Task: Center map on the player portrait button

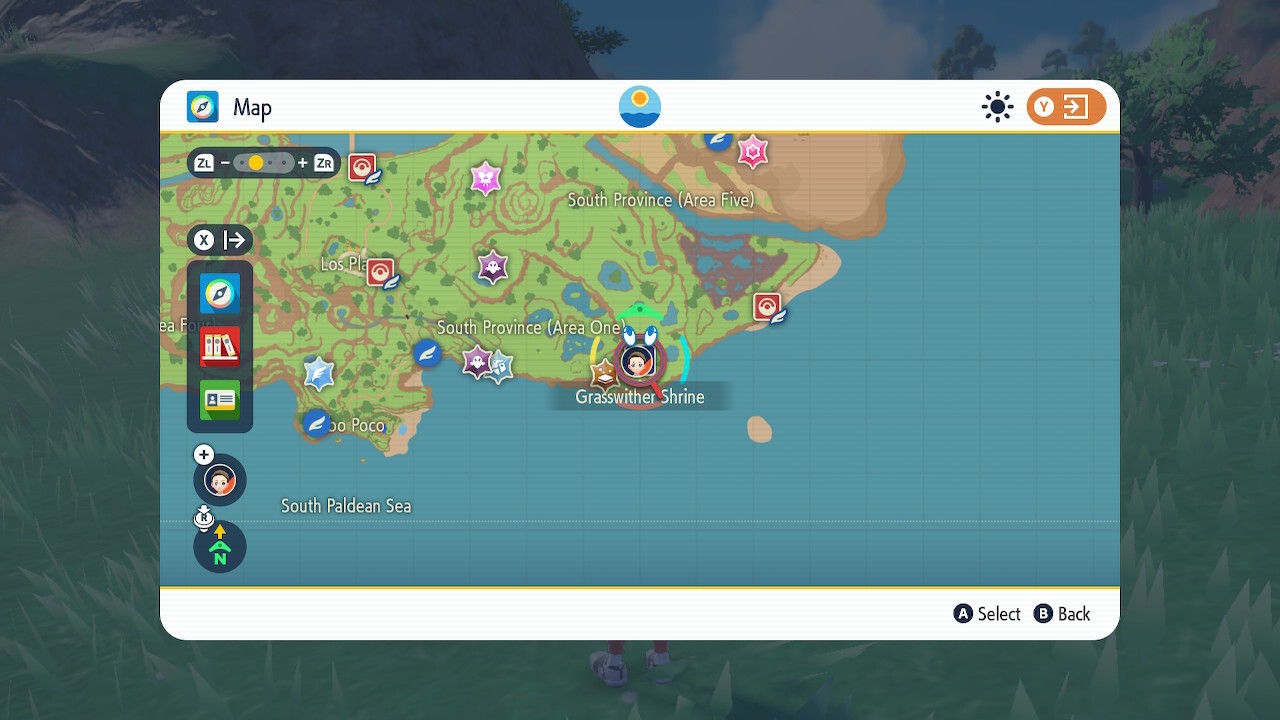Action: tap(220, 480)
